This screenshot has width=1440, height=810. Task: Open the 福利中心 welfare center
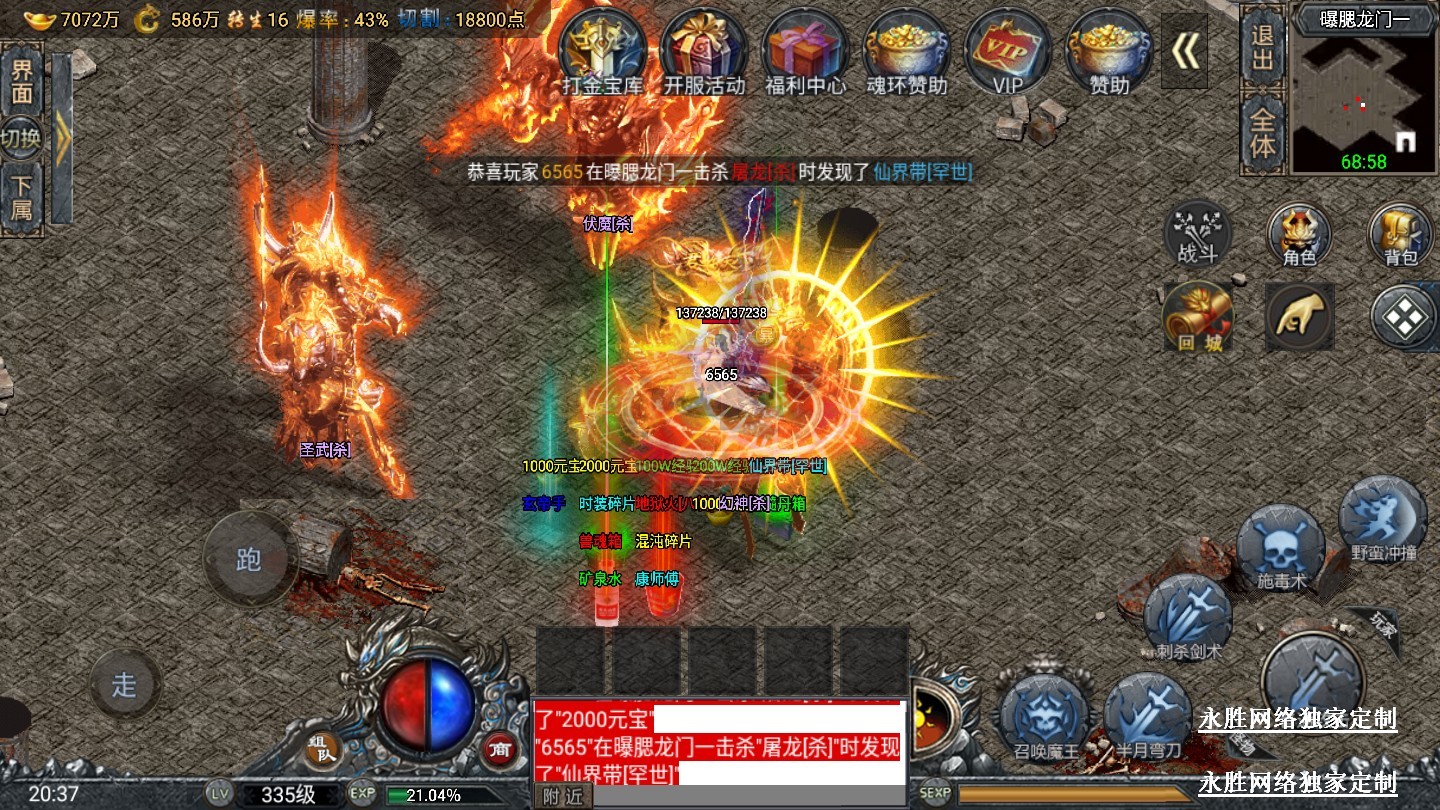[x=805, y=50]
